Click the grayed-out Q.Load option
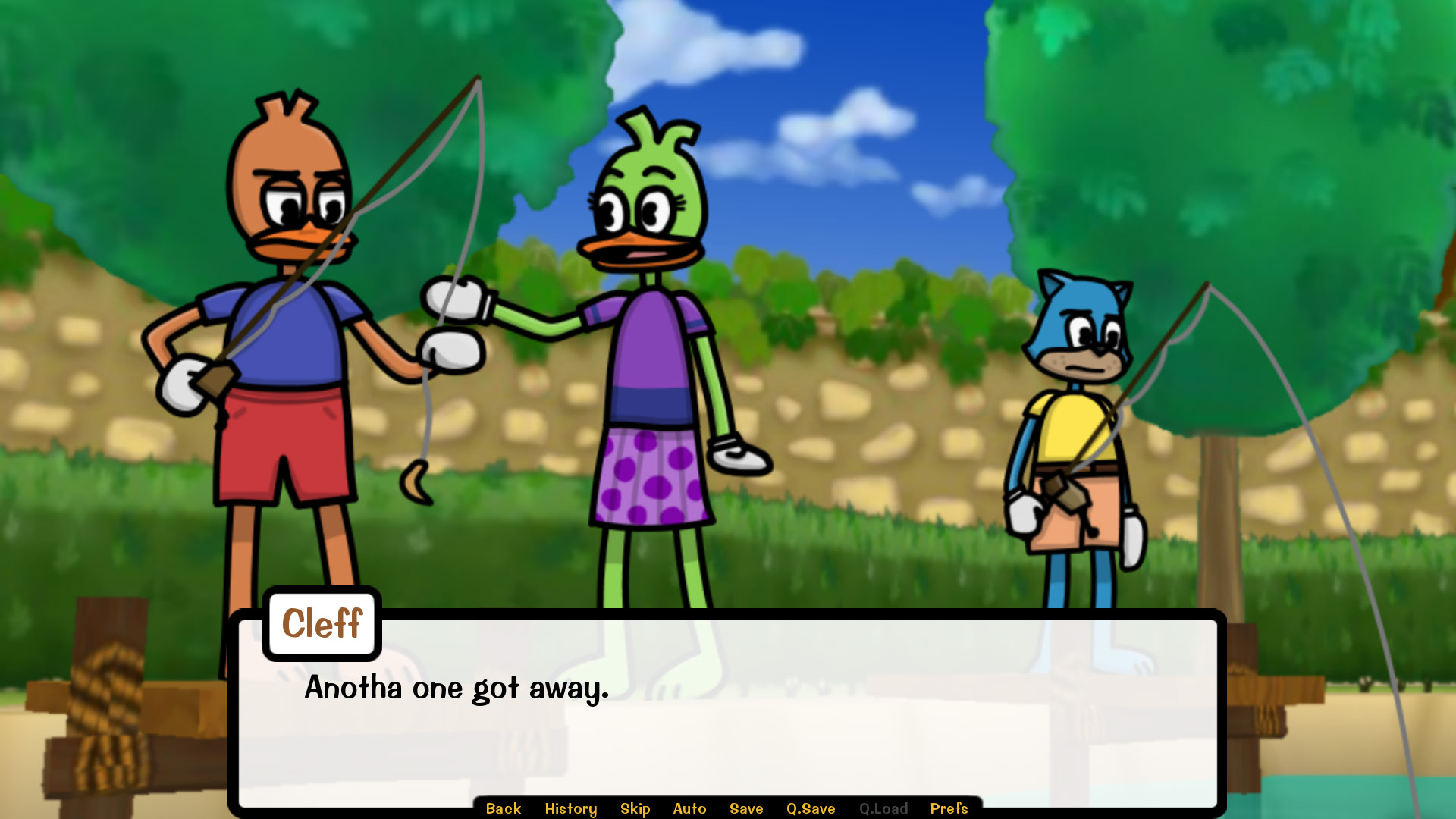This screenshot has height=819, width=1456. (x=883, y=808)
